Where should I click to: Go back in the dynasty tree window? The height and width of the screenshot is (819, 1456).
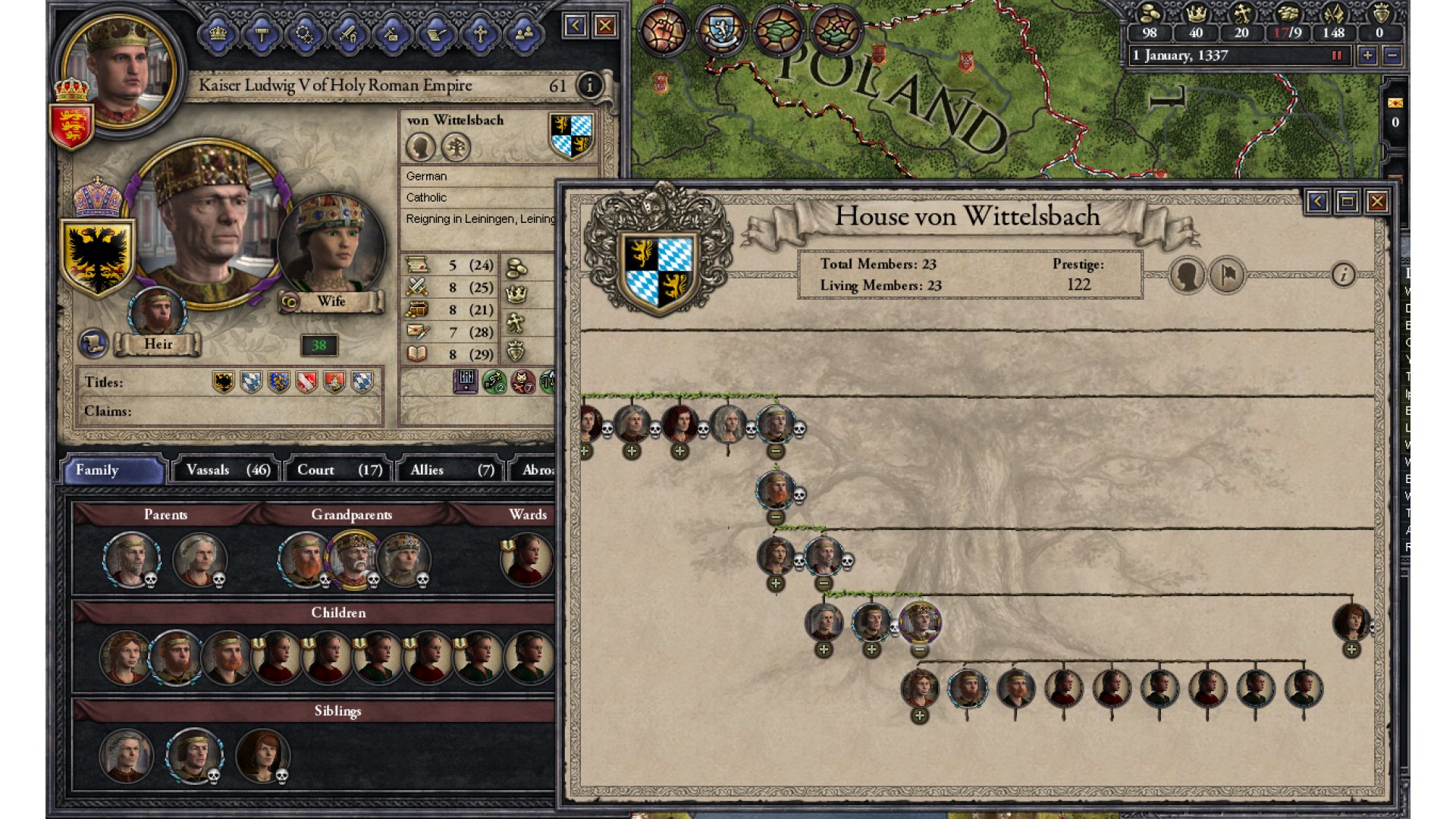tap(1317, 202)
